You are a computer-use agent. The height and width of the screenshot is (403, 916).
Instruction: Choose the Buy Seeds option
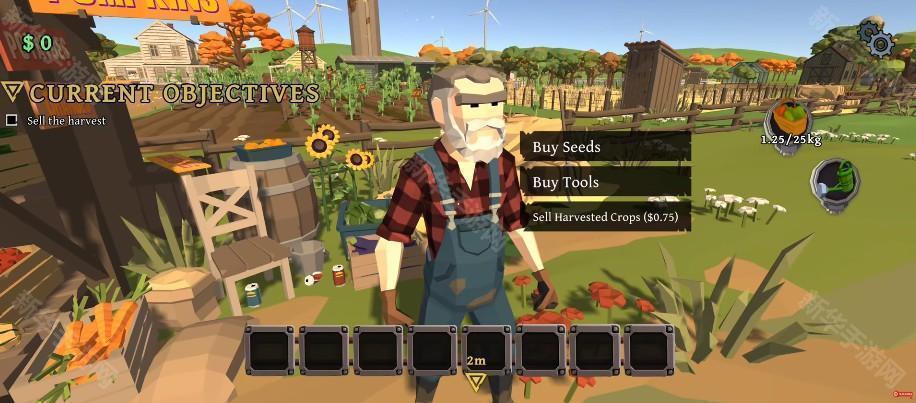(x=605, y=147)
